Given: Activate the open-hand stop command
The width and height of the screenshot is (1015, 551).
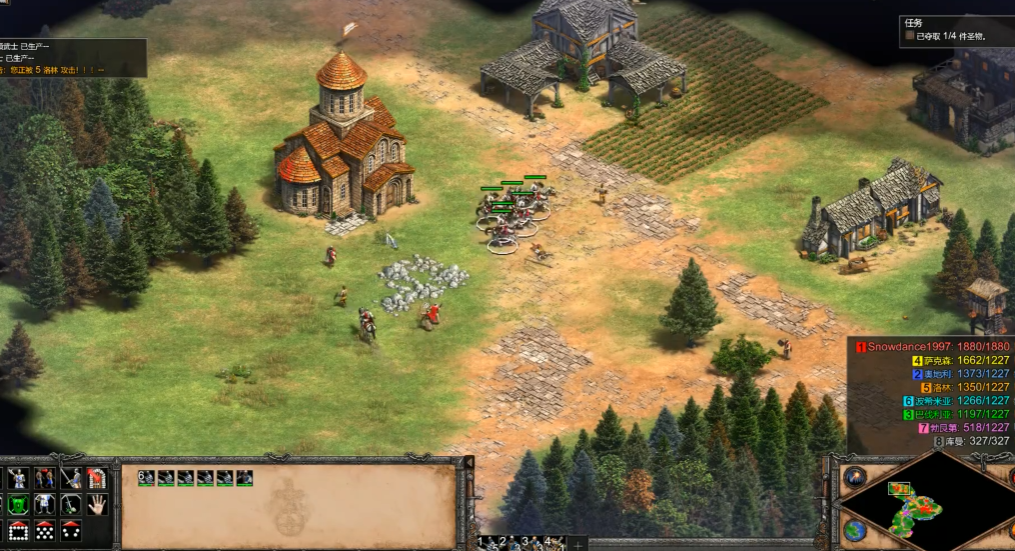Looking at the screenshot, I should 97,505.
